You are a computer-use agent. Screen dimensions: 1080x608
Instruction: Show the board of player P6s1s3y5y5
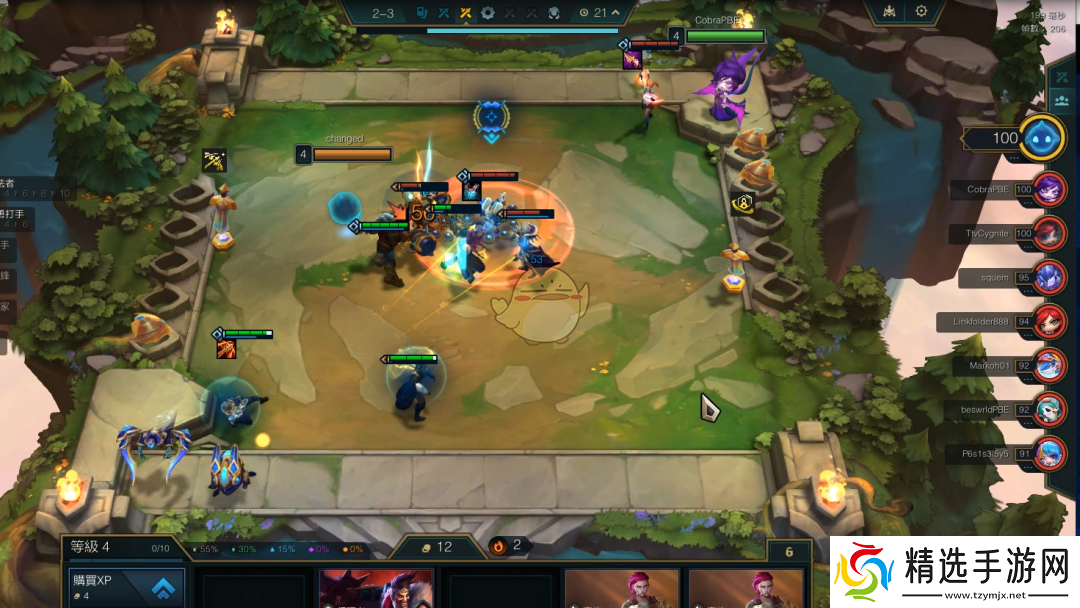tap(1050, 453)
